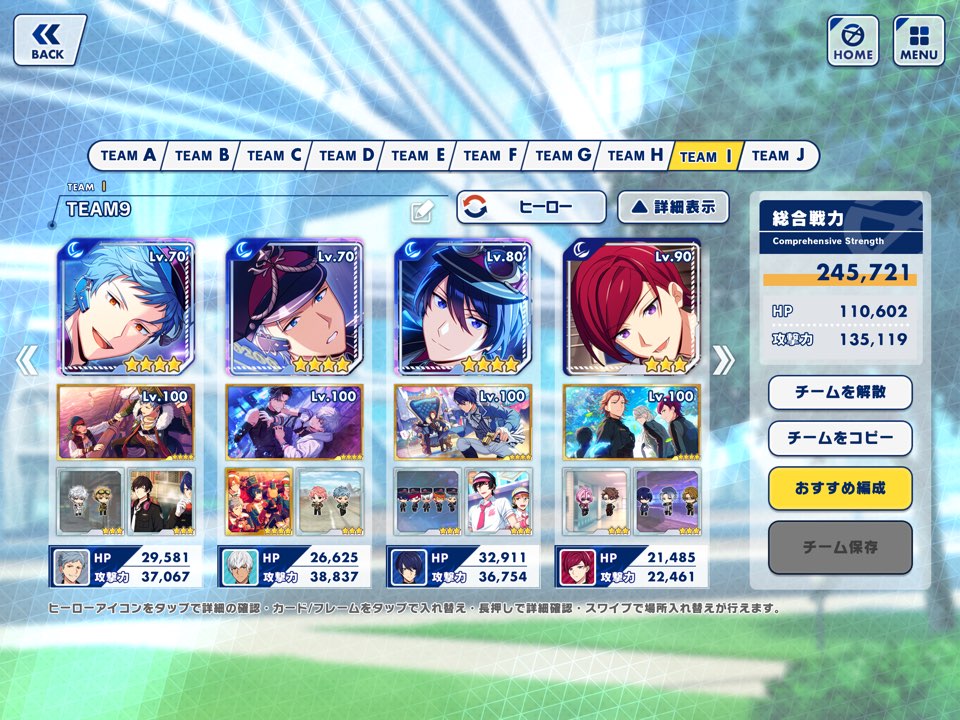The width and height of the screenshot is (960, 720).
Task: Select the TEAM F tab
Action: [490, 155]
